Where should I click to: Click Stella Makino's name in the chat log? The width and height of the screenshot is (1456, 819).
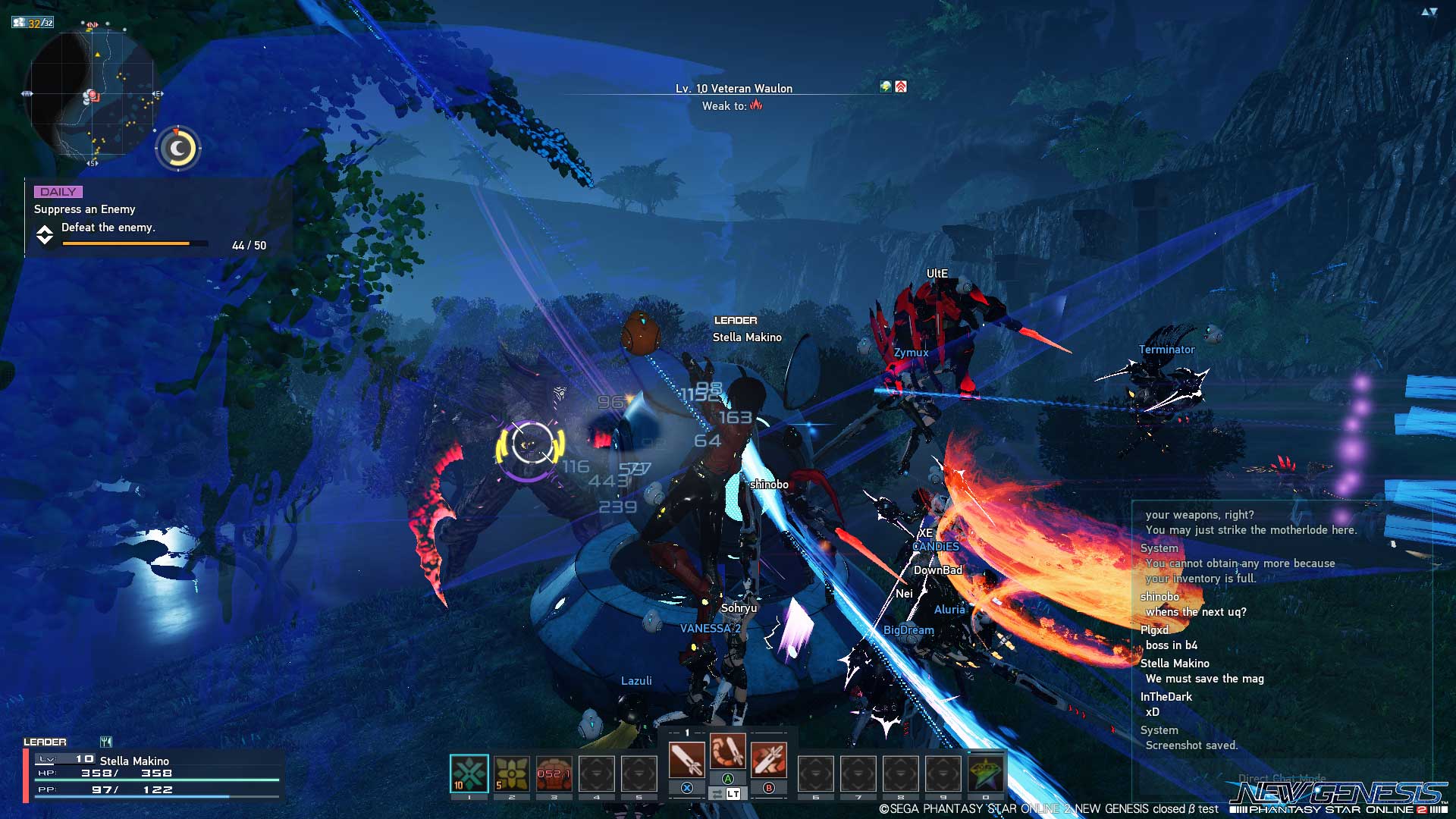pos(1175,663)
